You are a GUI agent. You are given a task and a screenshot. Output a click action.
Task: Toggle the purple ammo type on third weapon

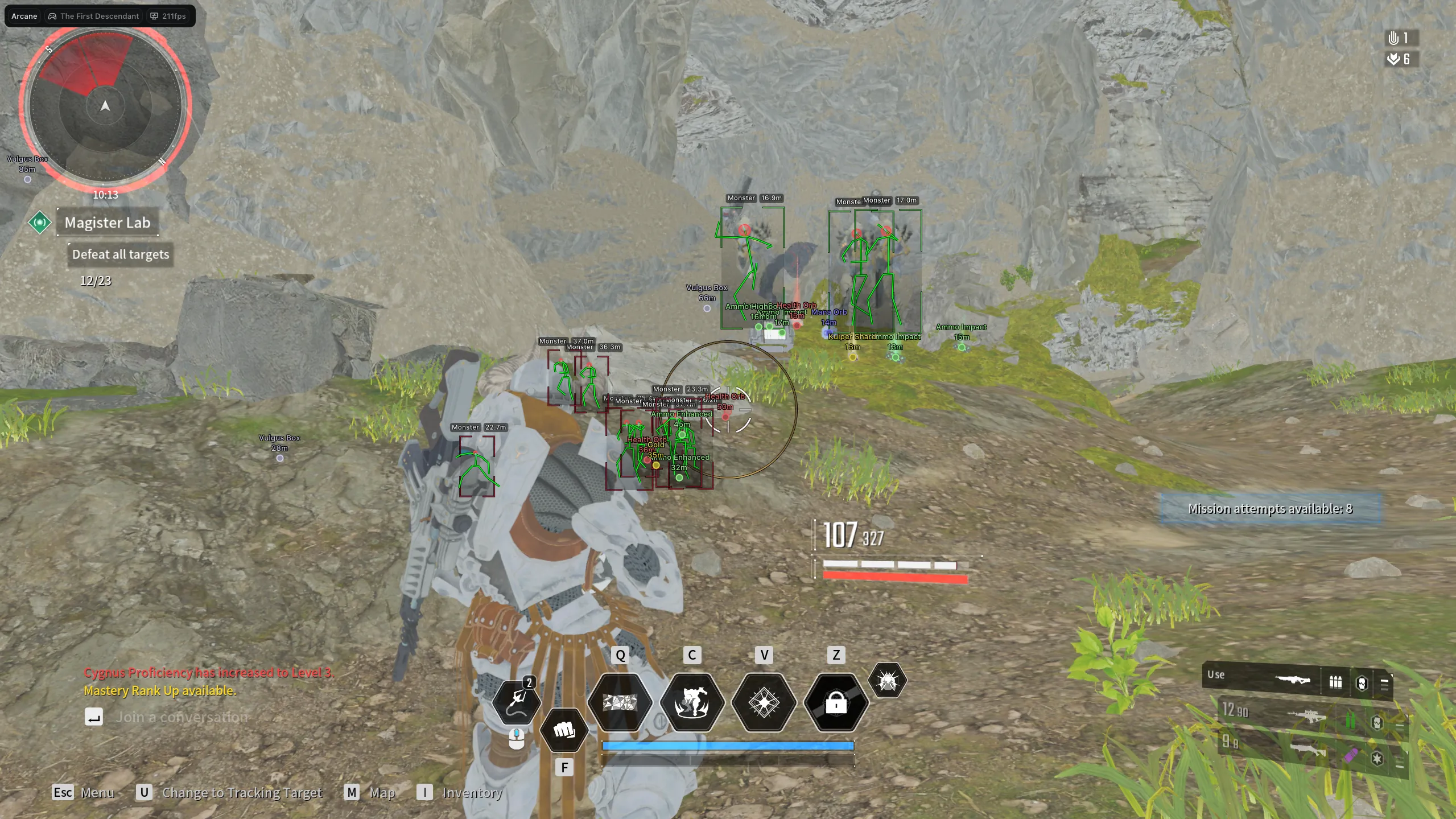pos(1351,756)
